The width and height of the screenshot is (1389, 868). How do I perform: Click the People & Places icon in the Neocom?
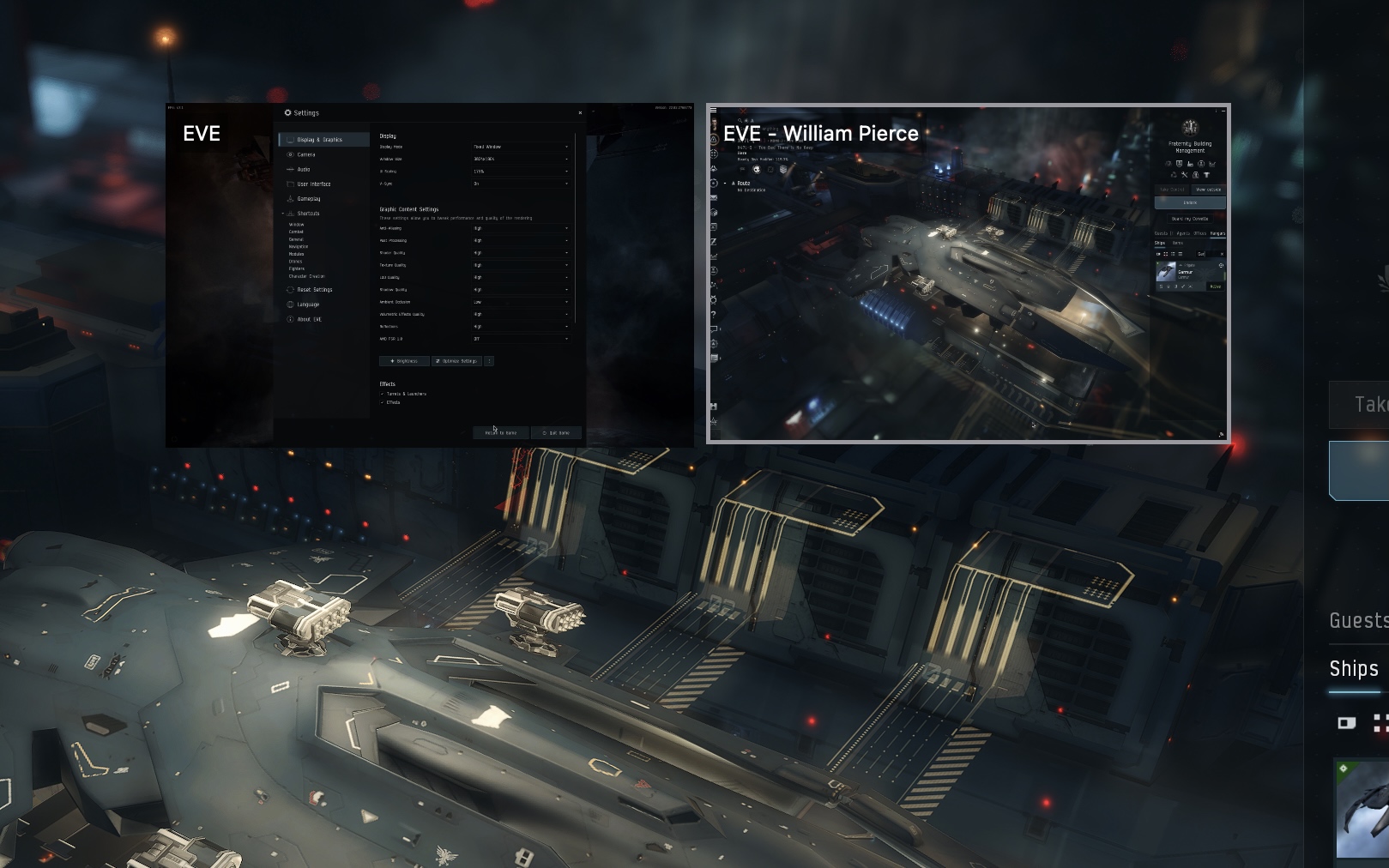pos(714,283)
